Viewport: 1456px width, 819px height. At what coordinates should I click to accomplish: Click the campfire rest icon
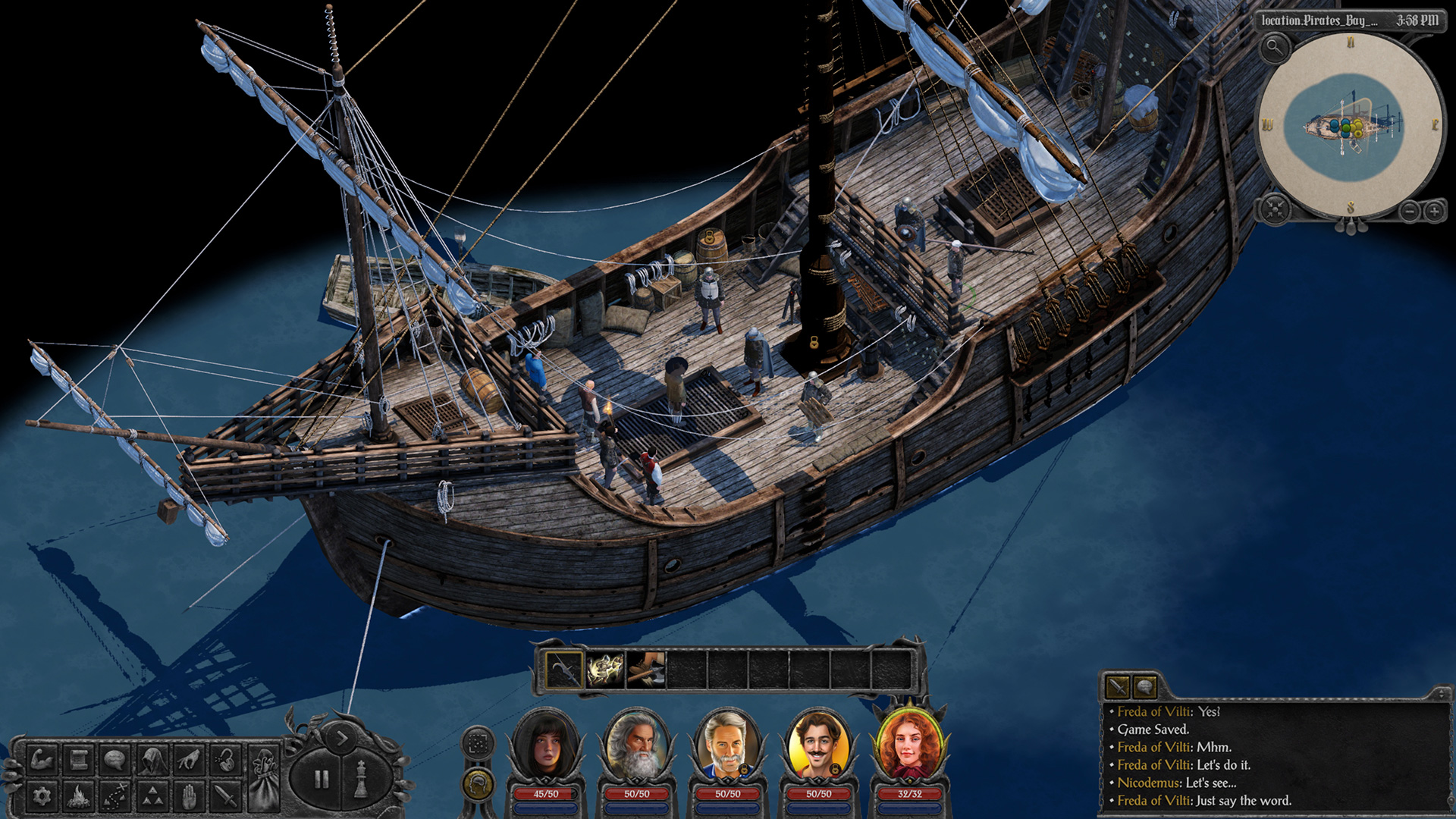pyautogui.click(x=80, y=795)
